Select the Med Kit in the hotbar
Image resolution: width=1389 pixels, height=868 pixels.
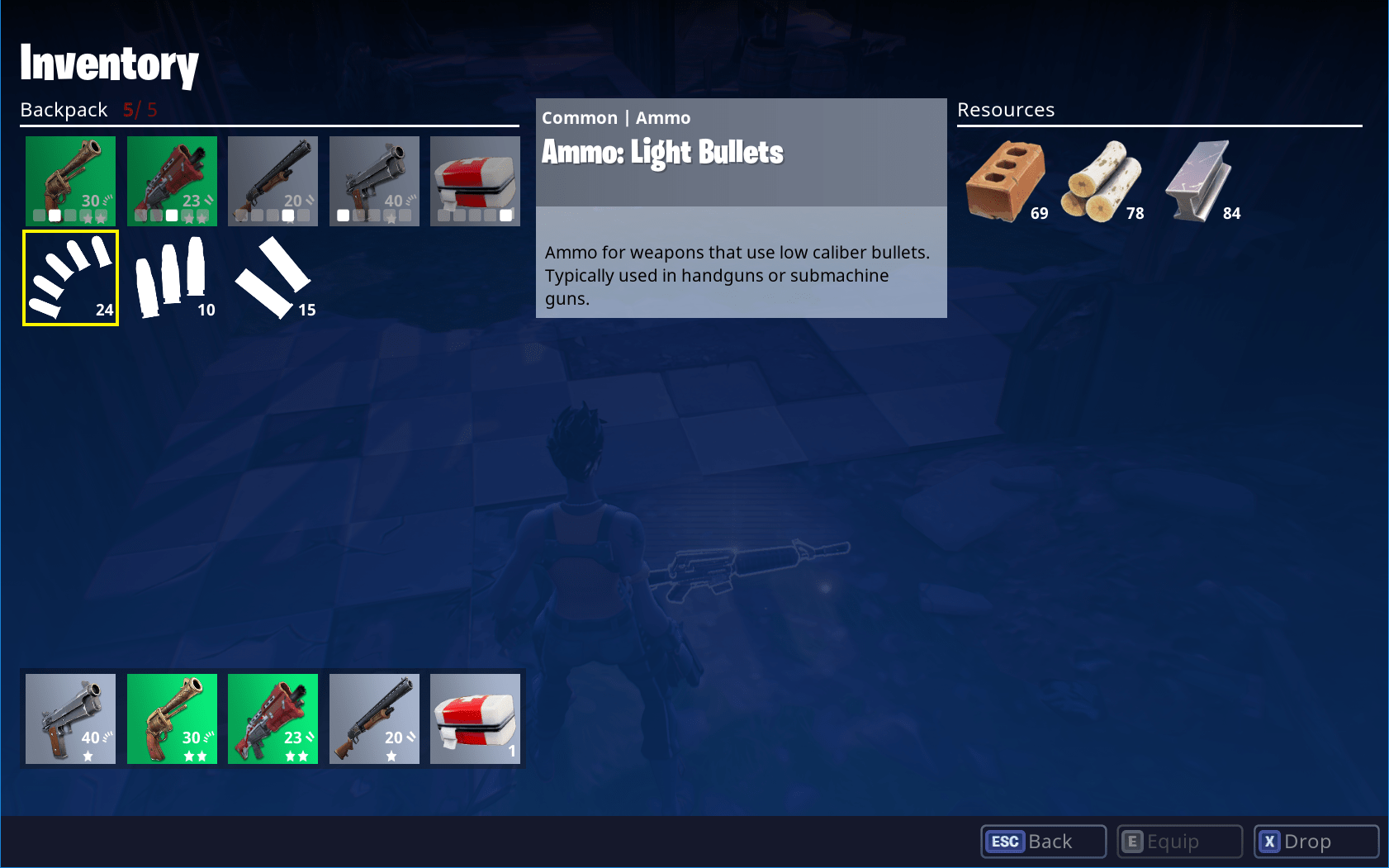coord(475,719)
